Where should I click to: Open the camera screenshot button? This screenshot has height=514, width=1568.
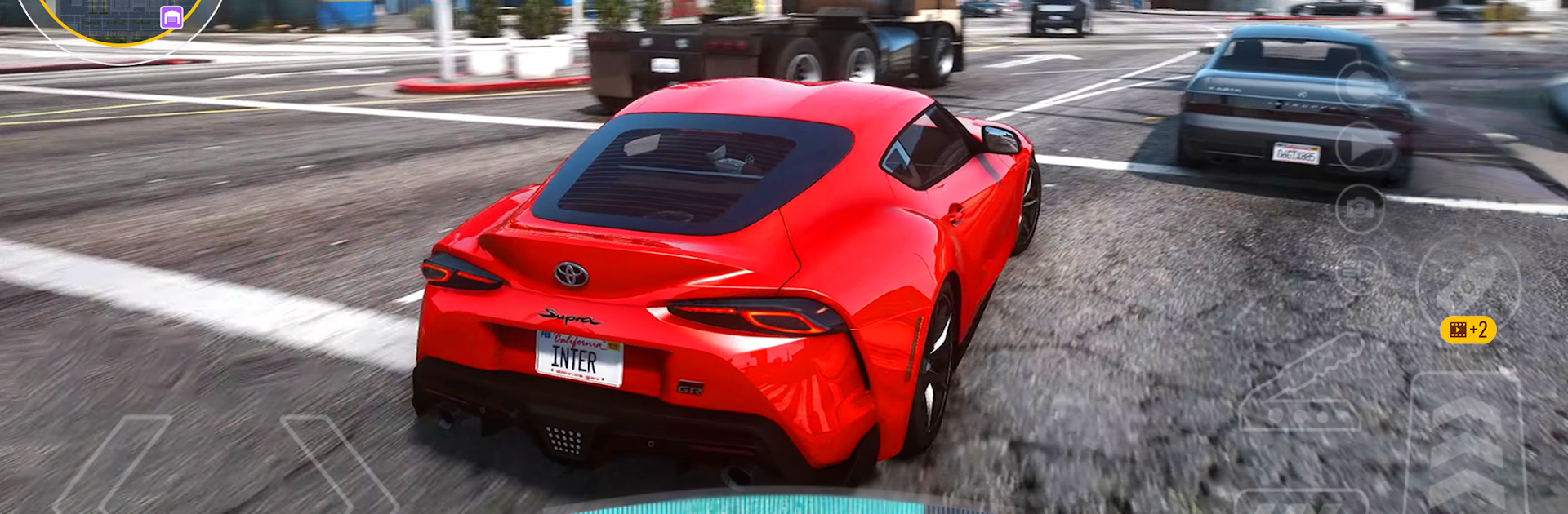point(1360,209)
